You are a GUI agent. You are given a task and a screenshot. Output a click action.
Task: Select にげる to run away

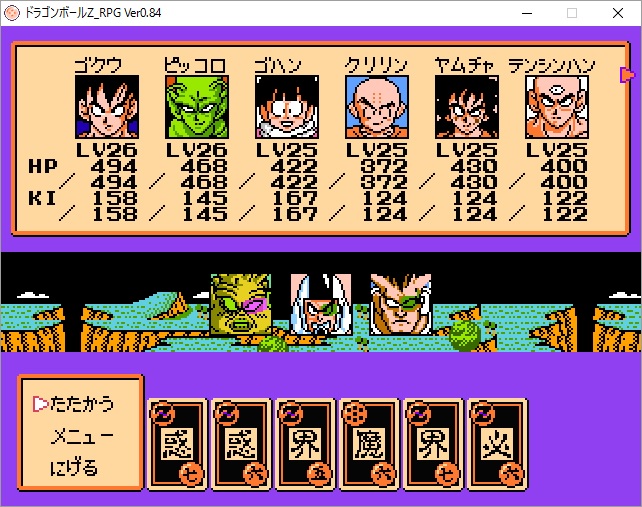[76, 468]
